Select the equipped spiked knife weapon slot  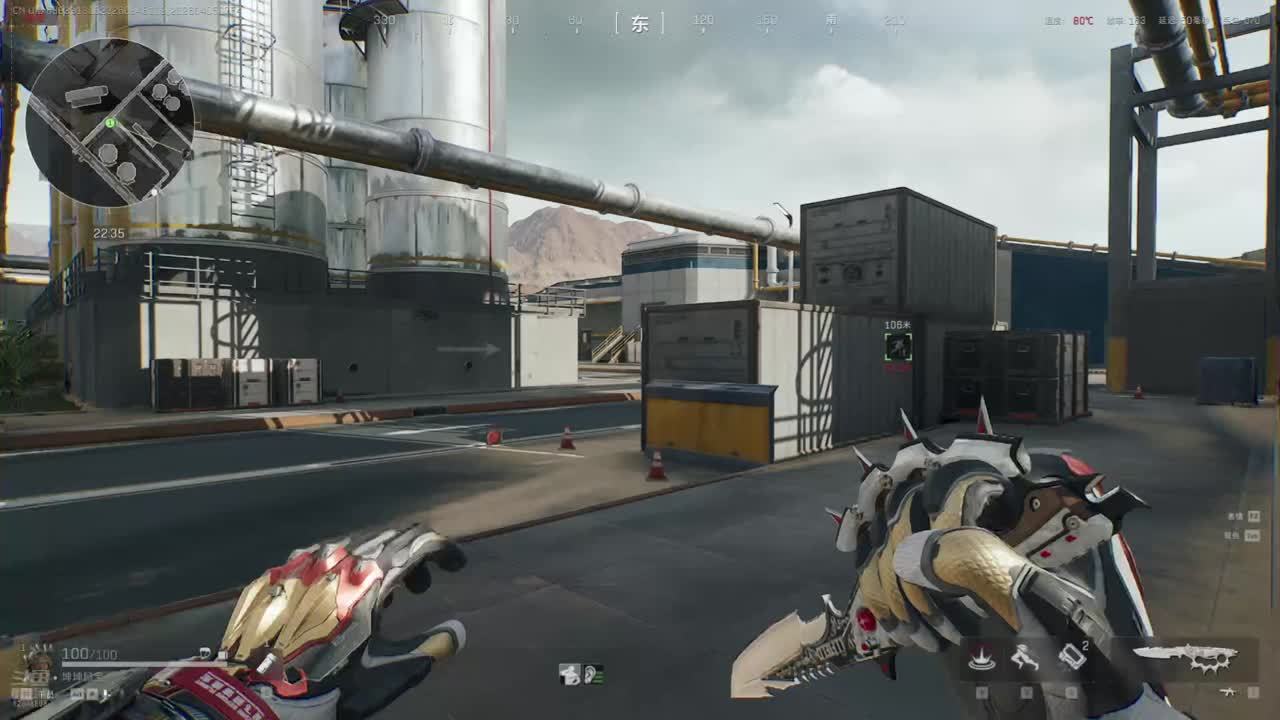(1186, 657)
